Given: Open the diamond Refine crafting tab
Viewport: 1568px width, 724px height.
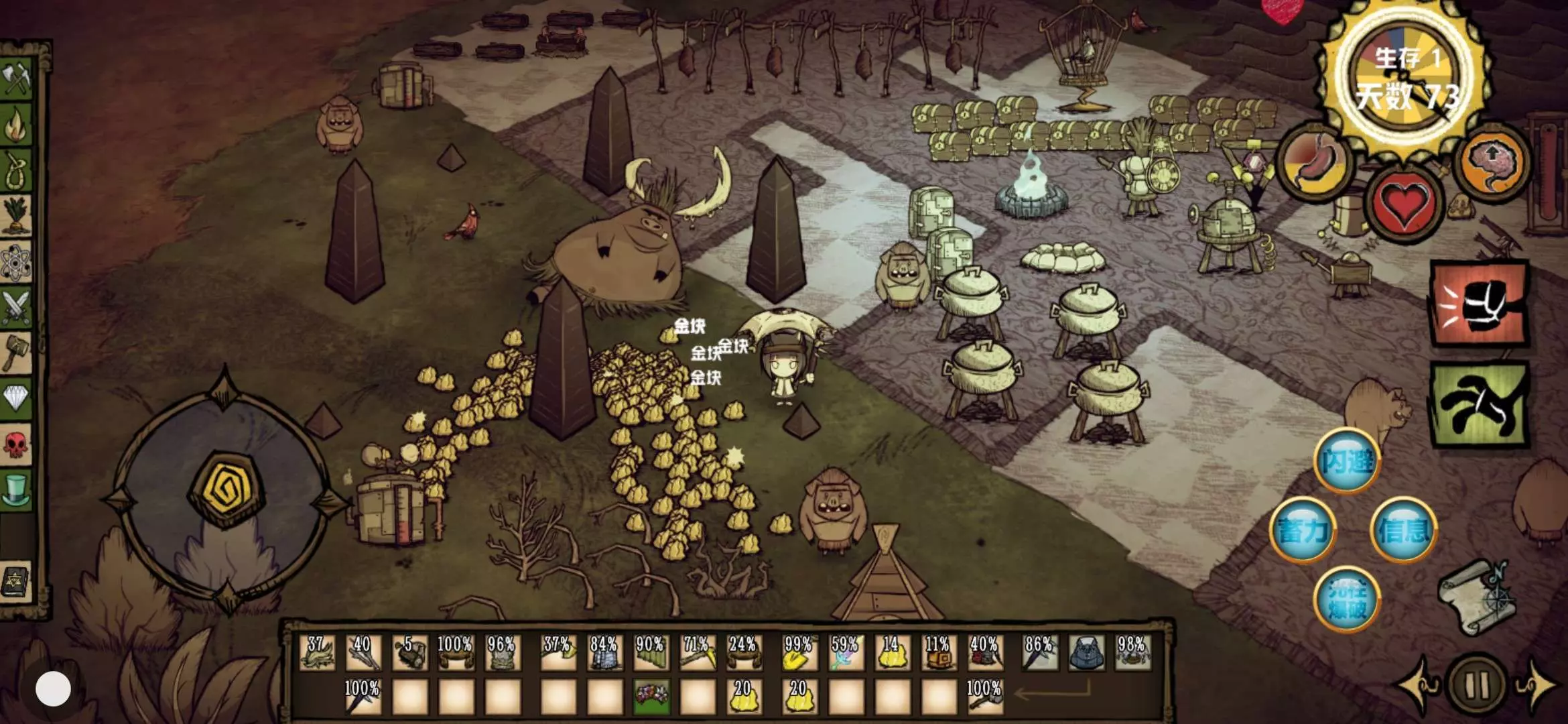Looking at the screenshot, I should click(x=16, y=398).
